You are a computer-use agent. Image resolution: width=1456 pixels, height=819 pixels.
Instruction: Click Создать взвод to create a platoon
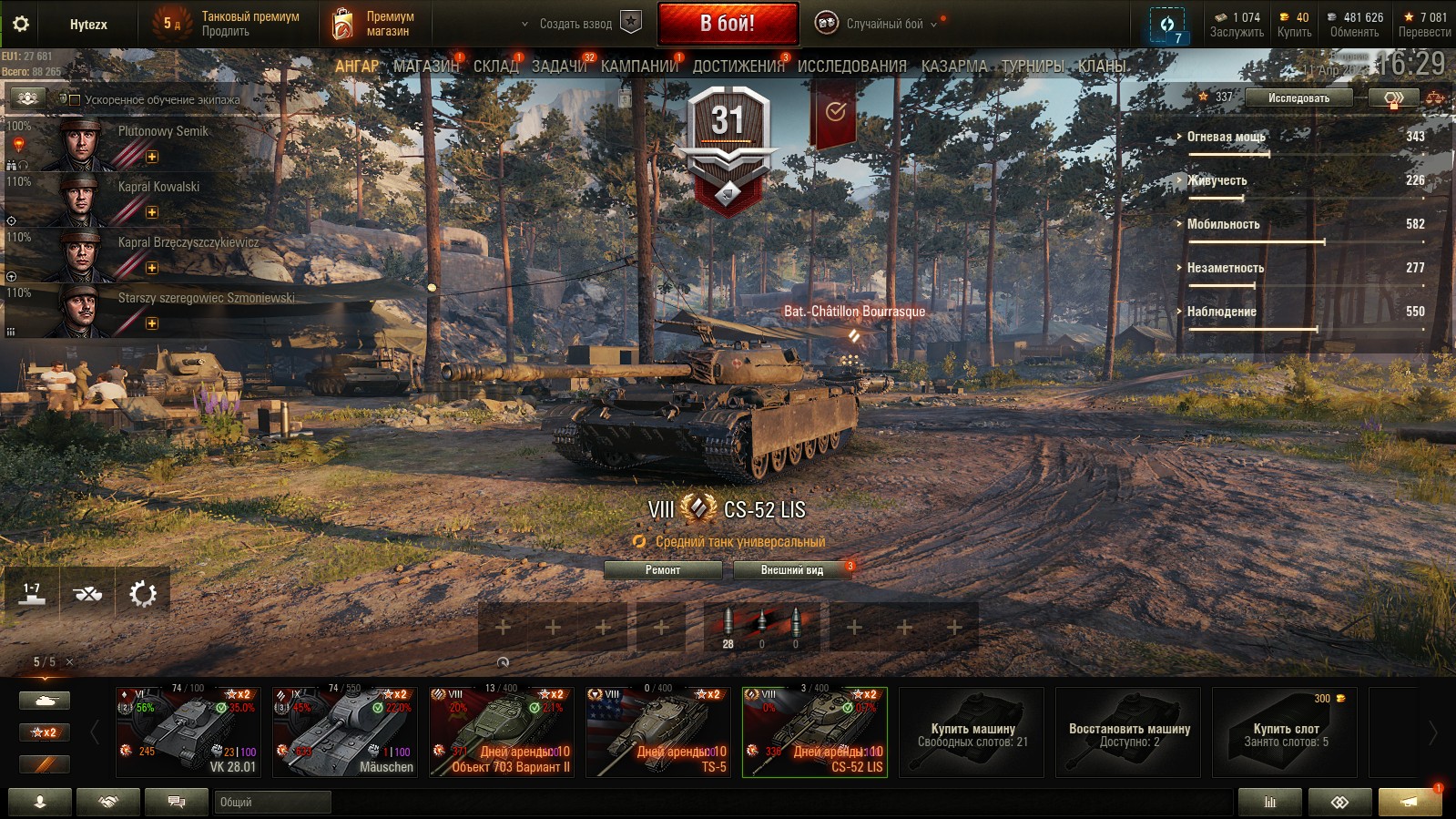pos(575,24)
